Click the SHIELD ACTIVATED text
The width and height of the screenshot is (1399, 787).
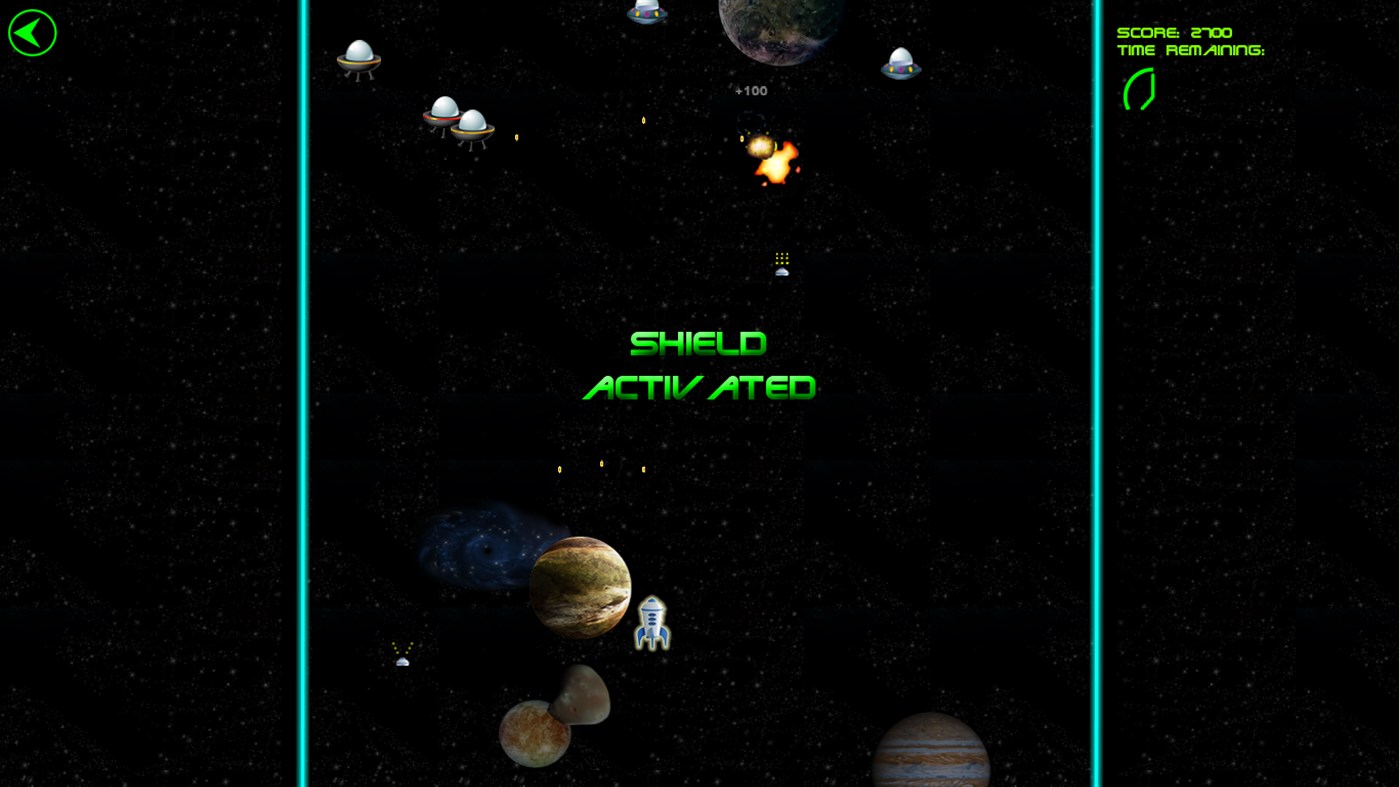click(x=698, y=365)
